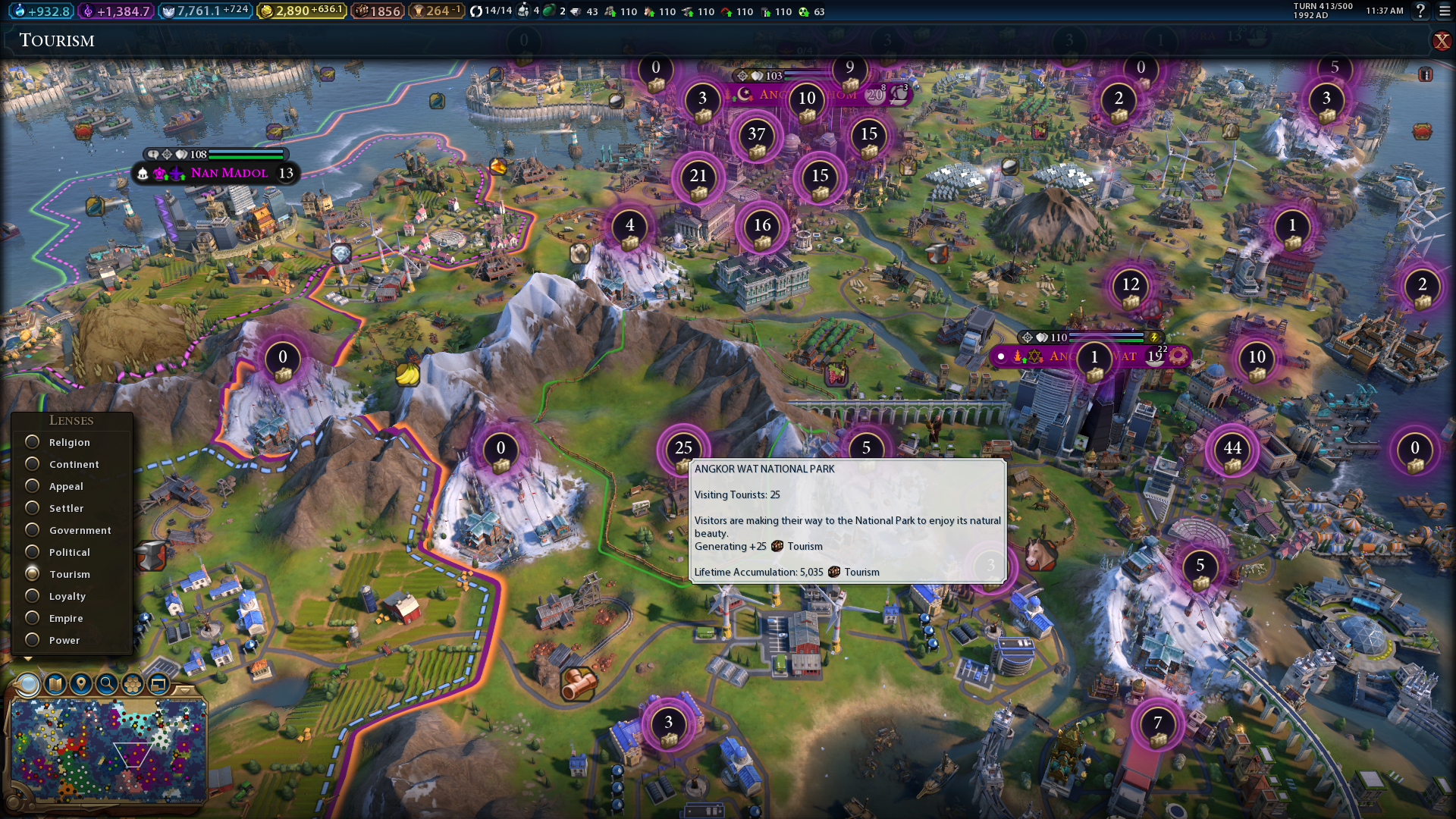Open the folded map options button
Screen dimensions: 1456x819
pos(55,684)
